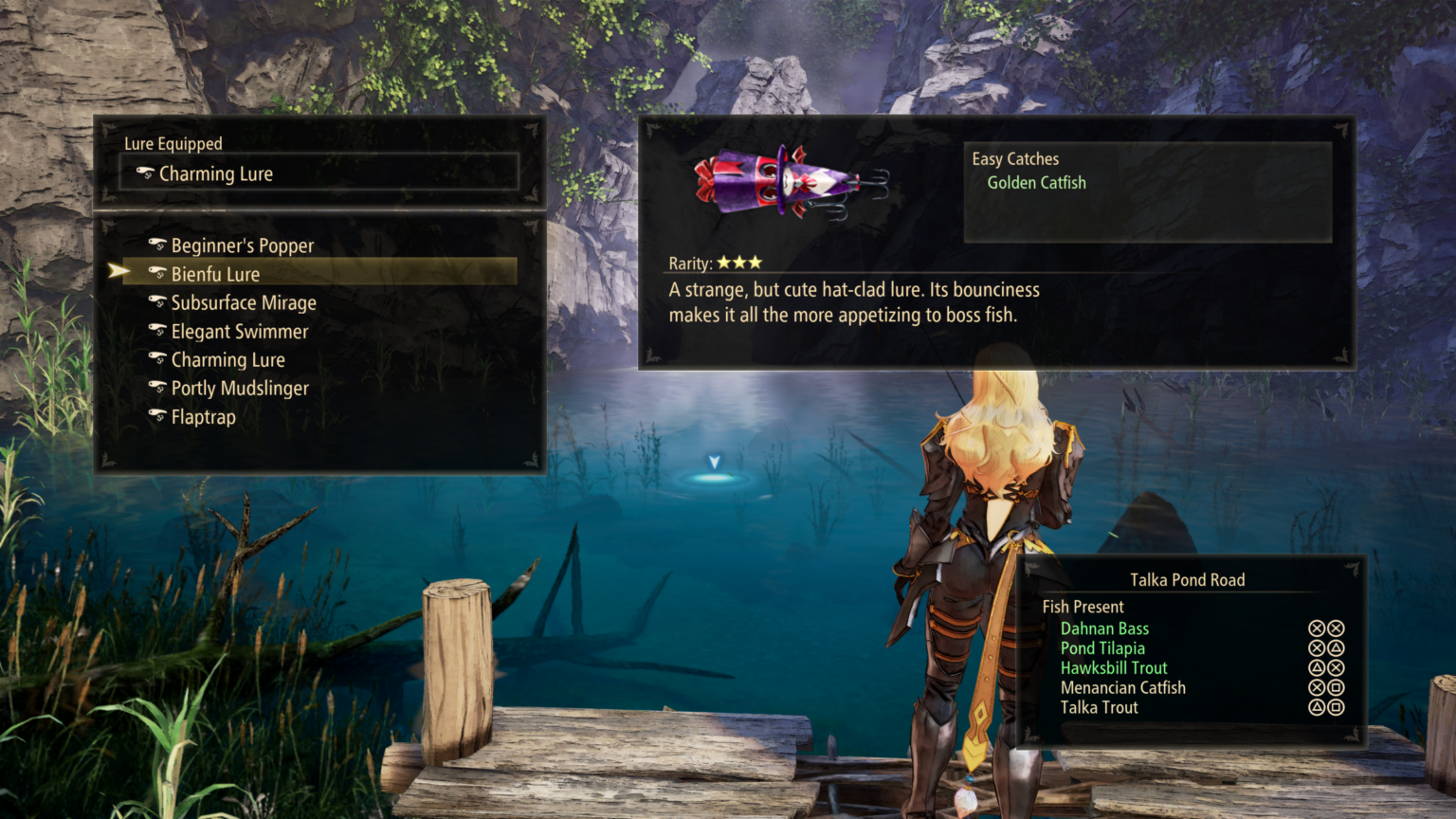The image size is (1456, 819).
Task: Click the Dahnan Bass fish name
Action: (1104, 628)
